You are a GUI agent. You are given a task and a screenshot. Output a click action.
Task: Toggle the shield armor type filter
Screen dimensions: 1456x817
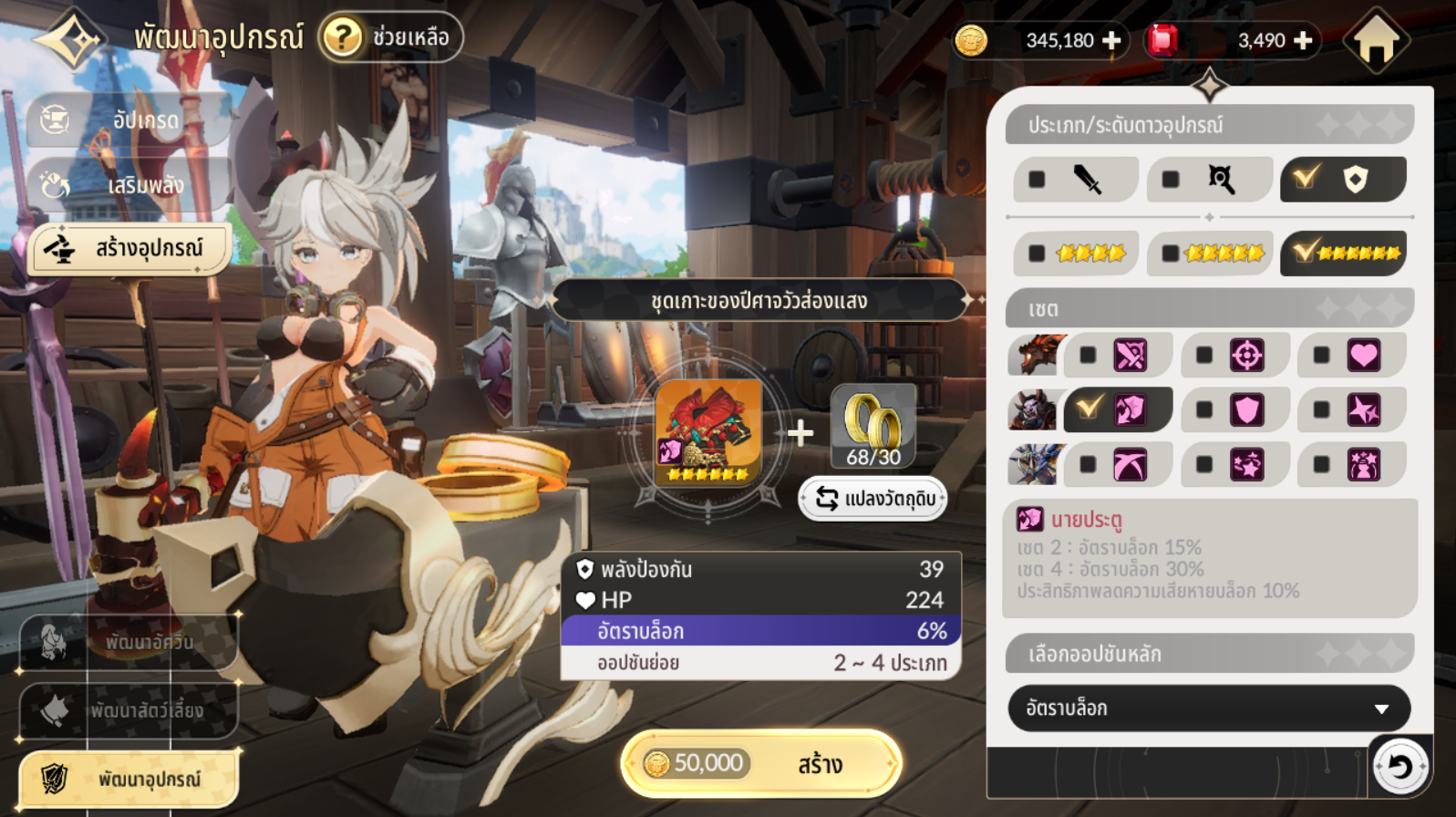point(1343,179)
